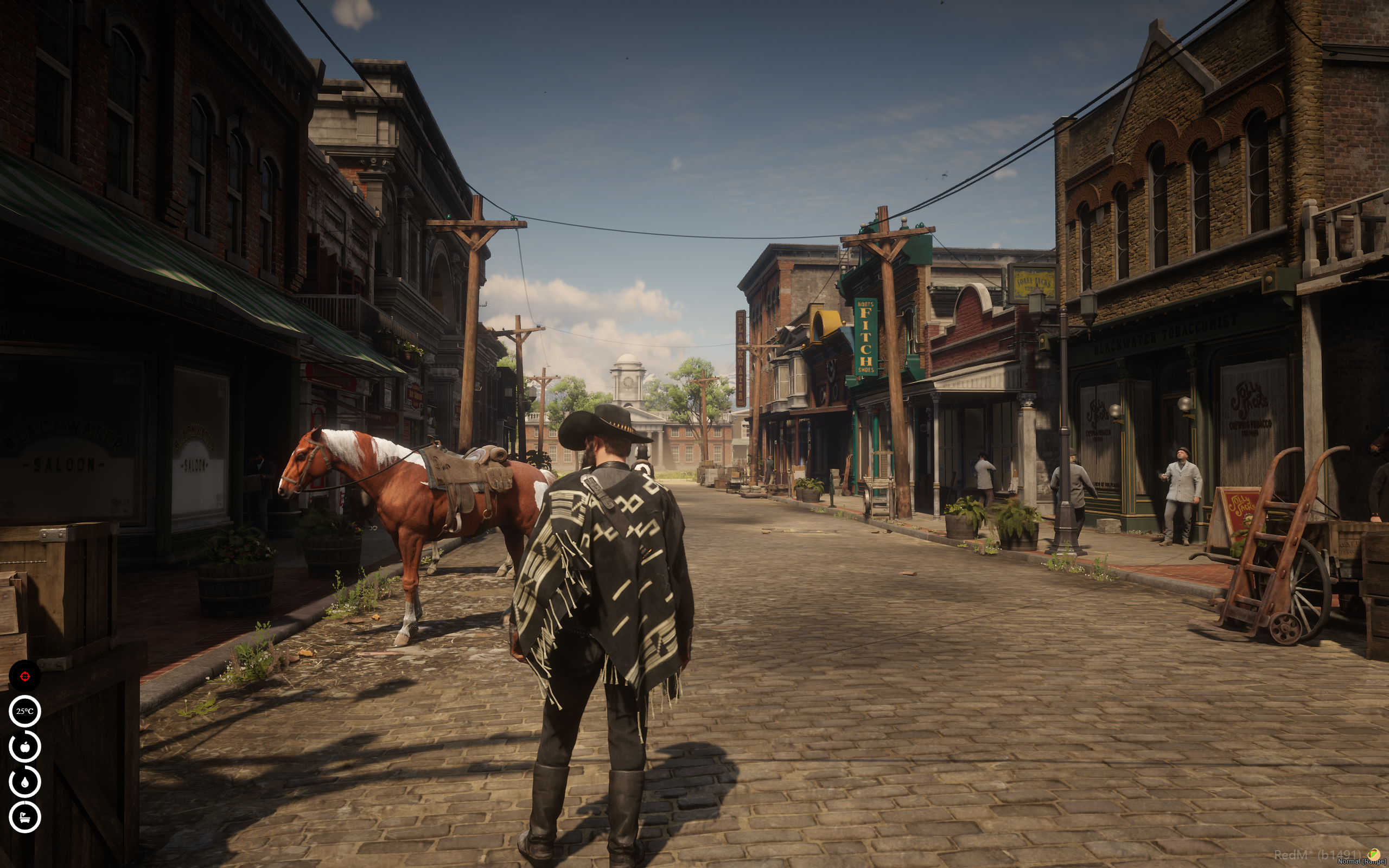Image resolution: width=1389 pixels, height=868 pixels.
Task: Select the bathtub cleanliness icon
Action: pos(24,816)
